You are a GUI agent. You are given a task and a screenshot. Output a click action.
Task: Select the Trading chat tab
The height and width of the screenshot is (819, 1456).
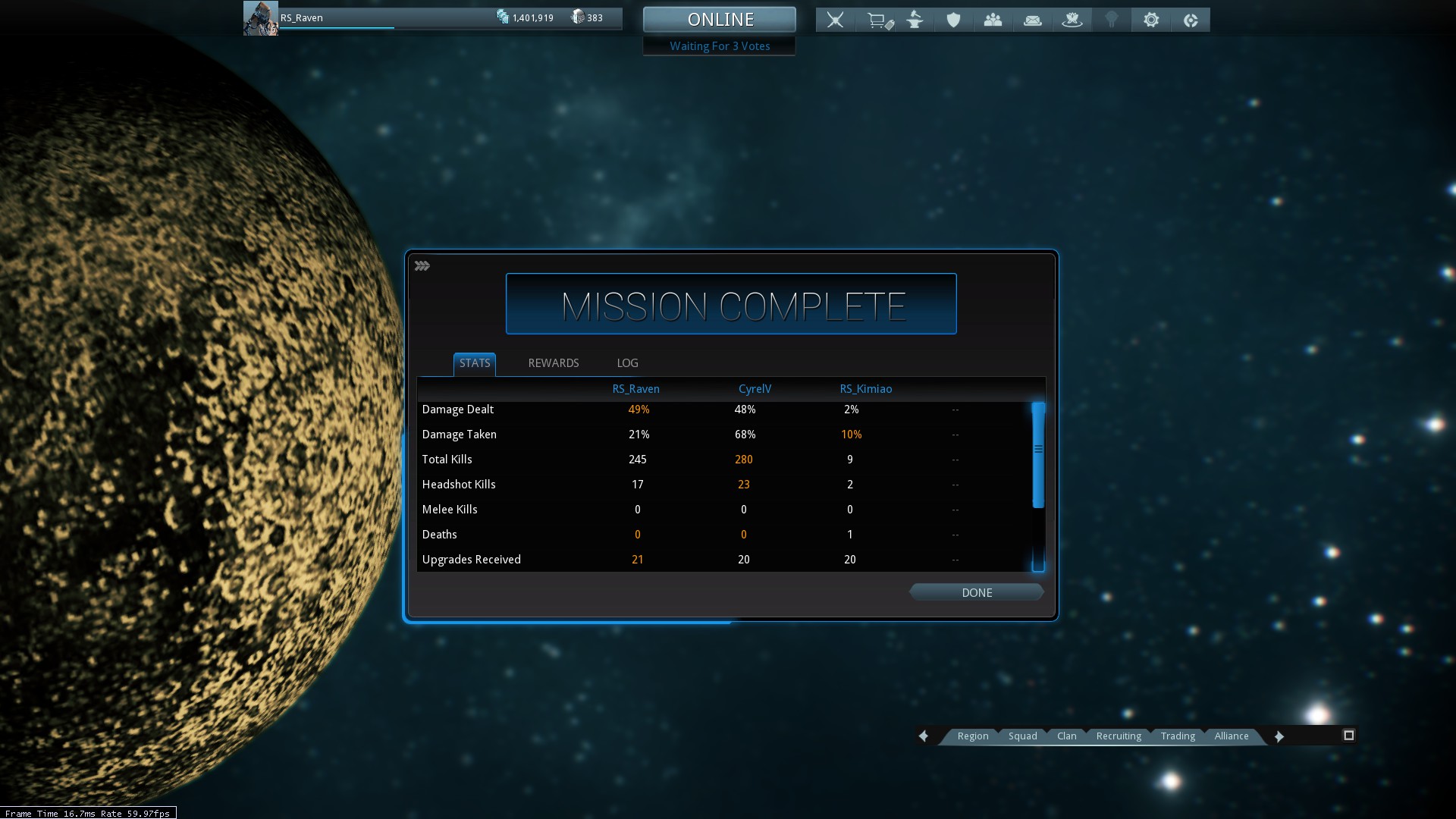[1177, 736]
